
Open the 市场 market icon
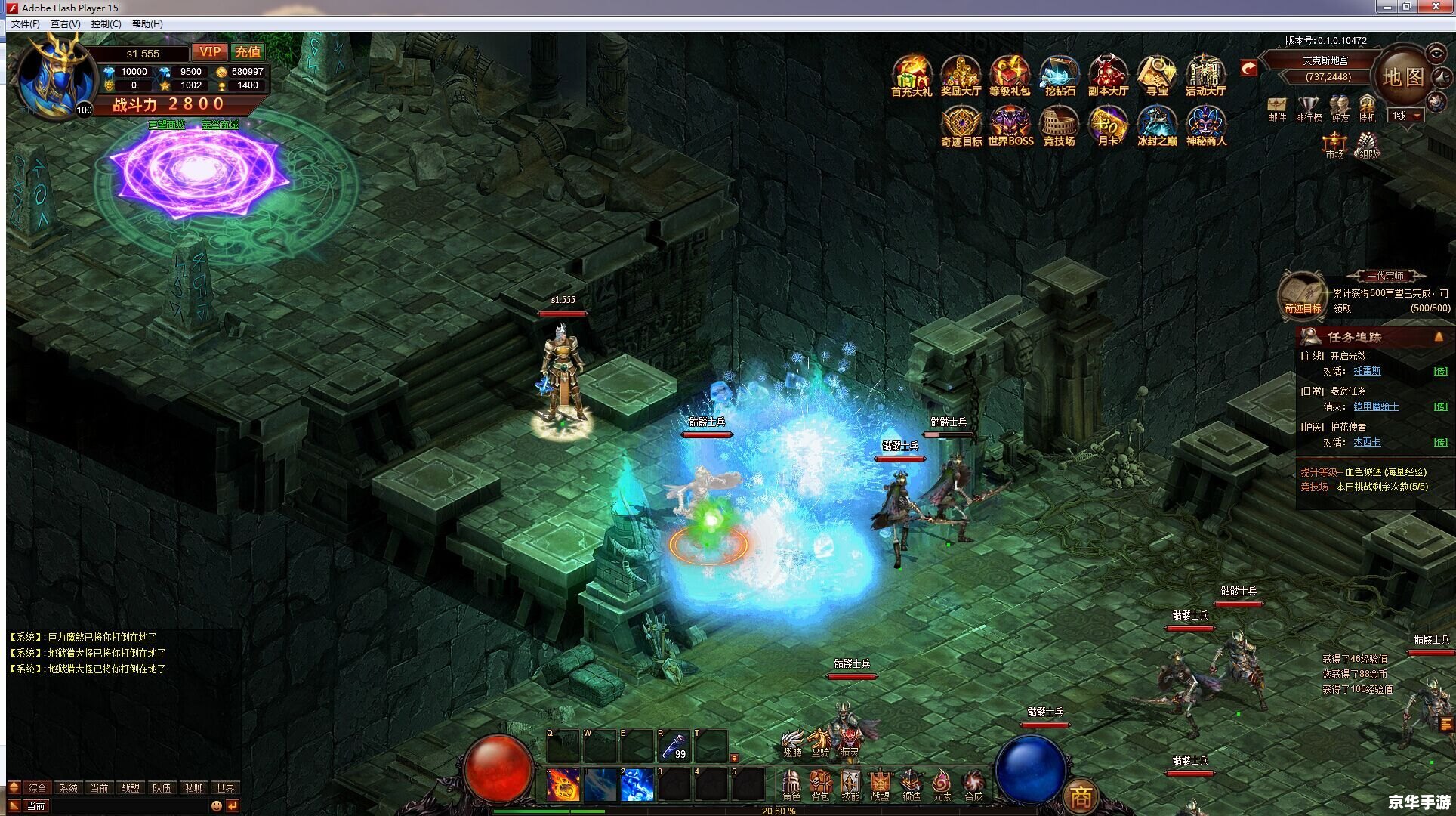(1334, 144)
